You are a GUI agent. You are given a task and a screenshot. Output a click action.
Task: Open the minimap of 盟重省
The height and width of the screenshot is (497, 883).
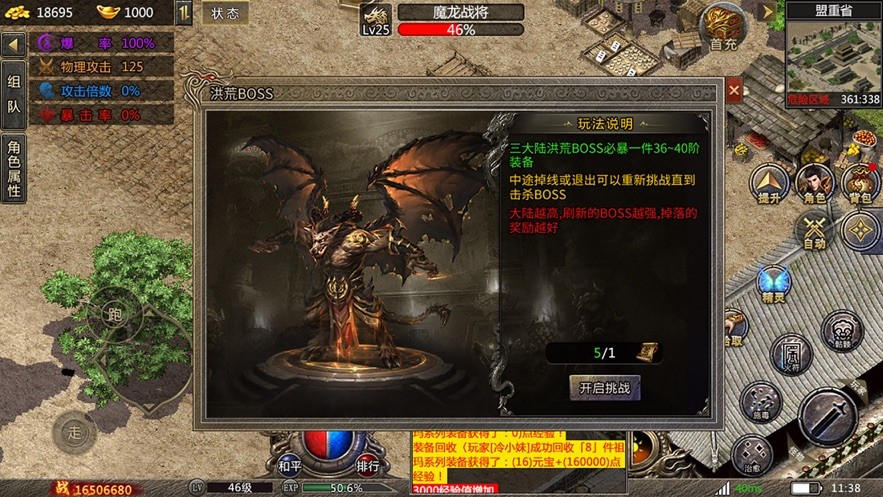pos(832,53)
